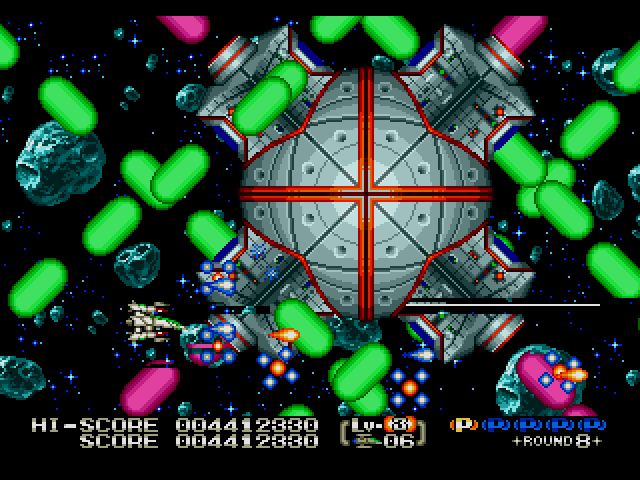Click the orange P power-up icon
The image size is (640, 480).
(x=463, y=424)
